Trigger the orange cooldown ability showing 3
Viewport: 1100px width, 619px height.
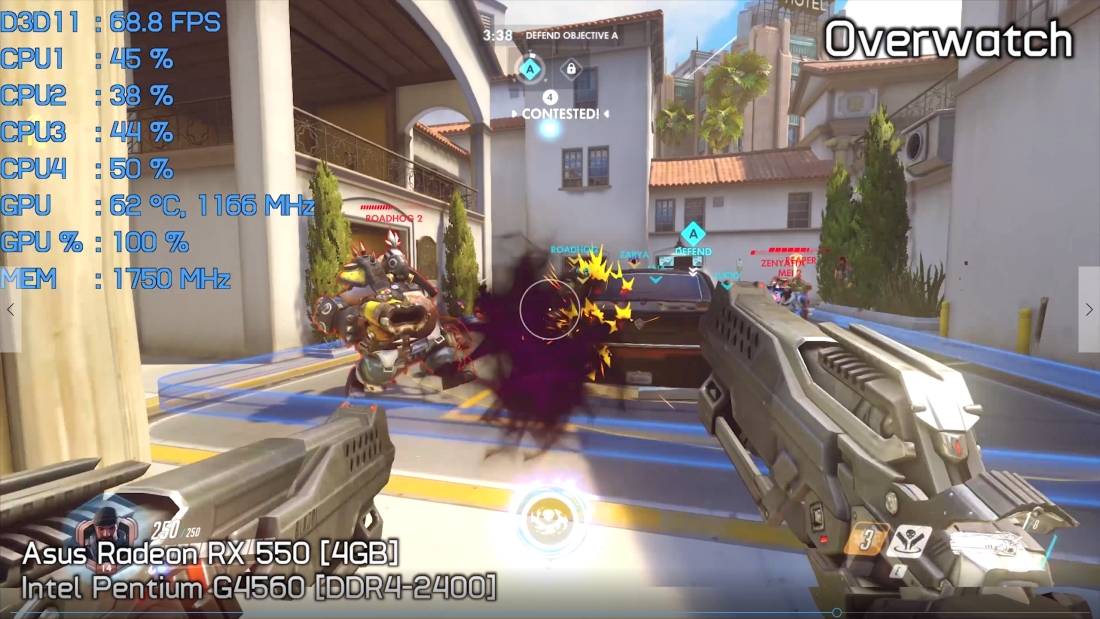click(x=864, y=541)
